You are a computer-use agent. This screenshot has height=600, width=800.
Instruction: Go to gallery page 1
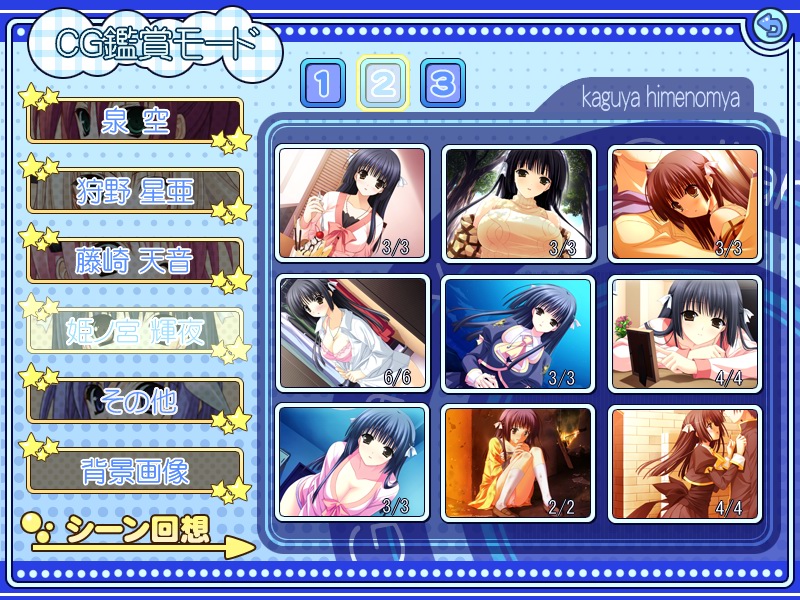pyautogui.click(x=322, y=83)
